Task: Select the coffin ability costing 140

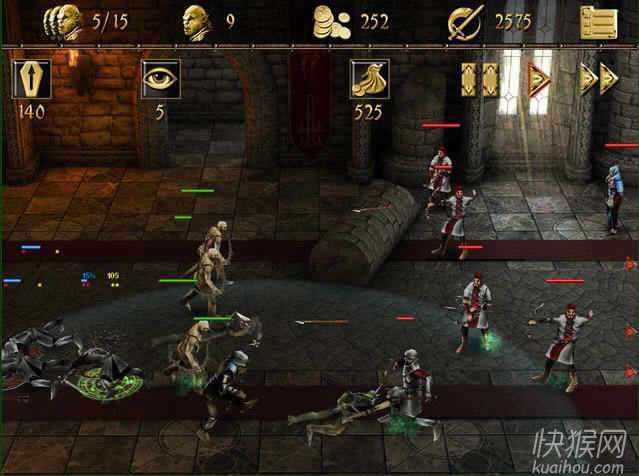Action: [31, 79]
